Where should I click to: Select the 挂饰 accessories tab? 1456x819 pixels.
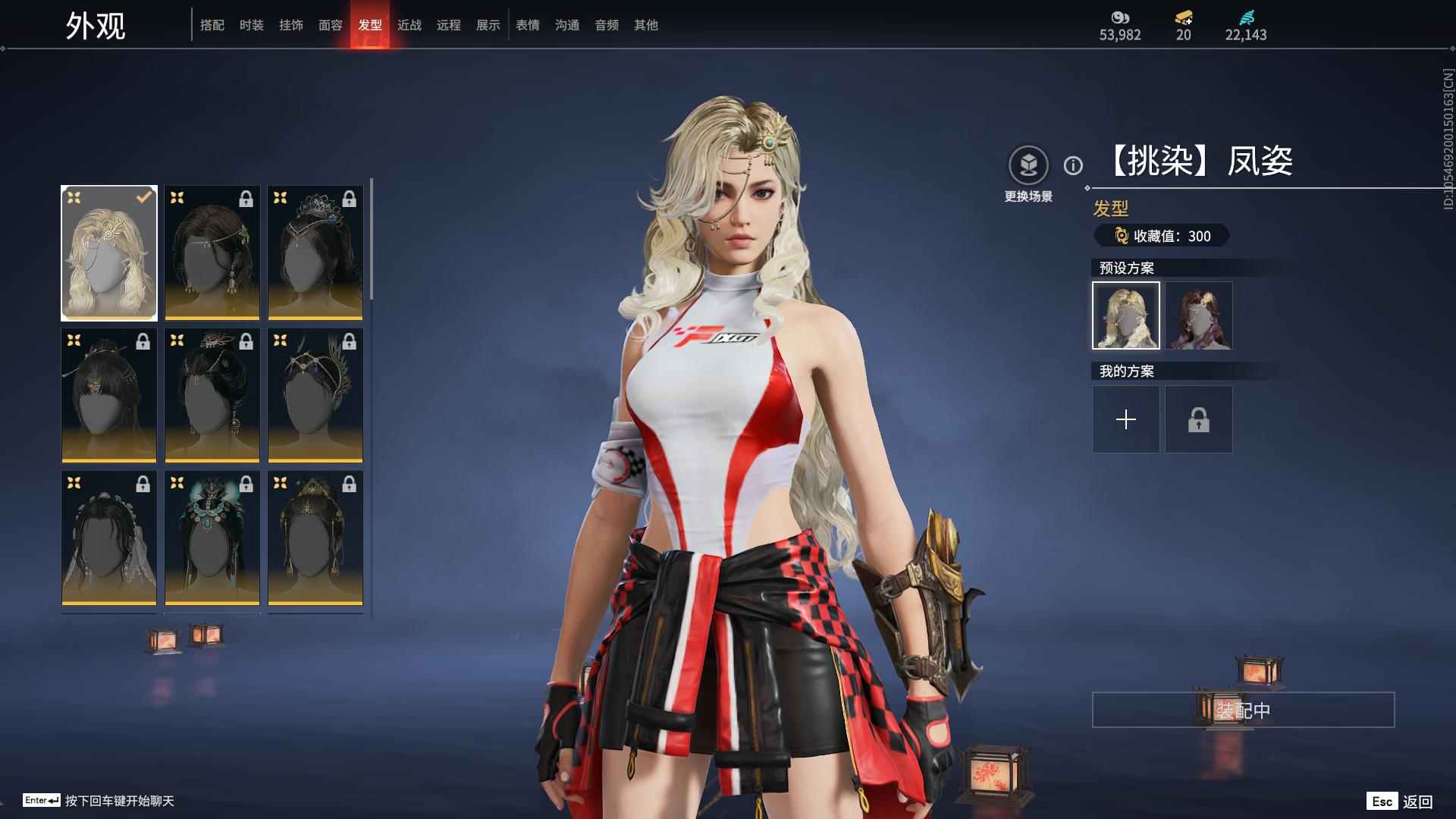point(291,25)
